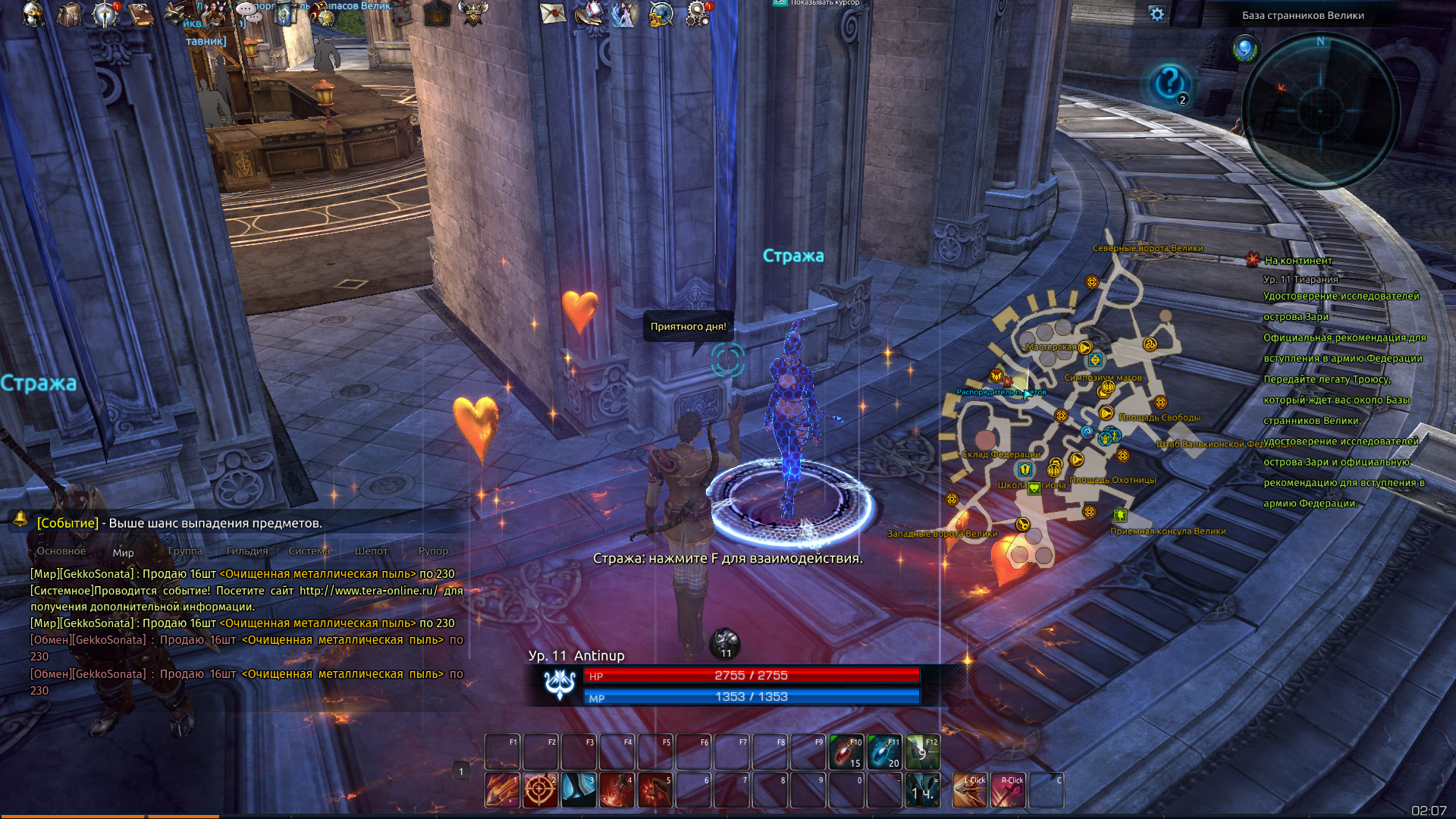The image size is (1456, 819).
Task: Activate the blue boot skill in slot 3
Action: tap(579, 790)
